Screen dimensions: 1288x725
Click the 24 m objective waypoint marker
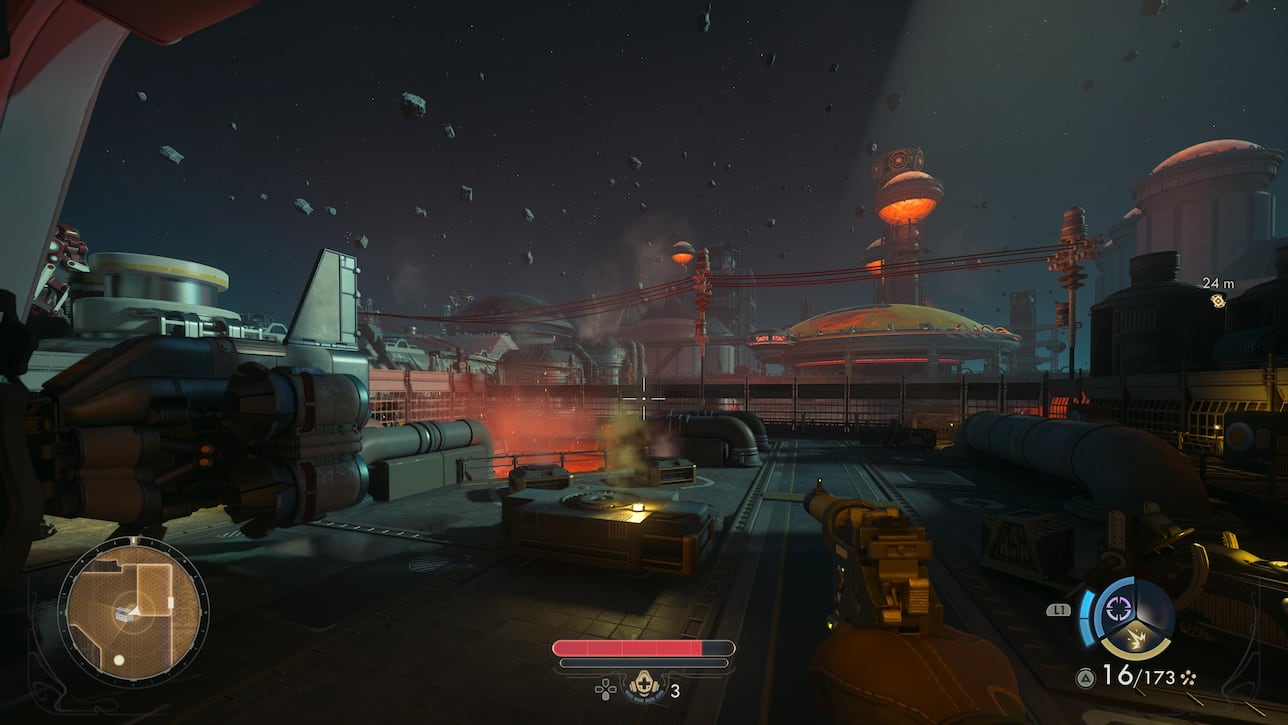(1218, 300)
